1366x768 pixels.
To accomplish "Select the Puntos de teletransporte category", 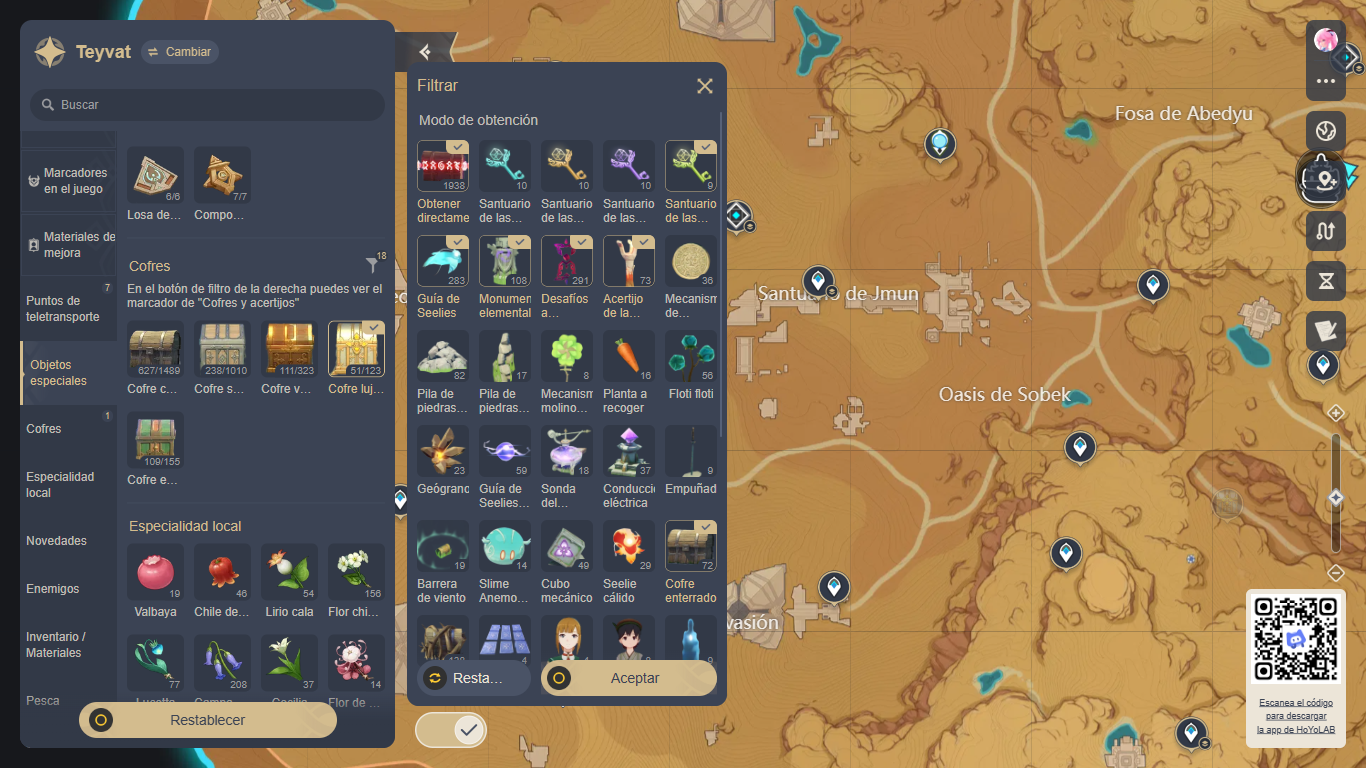I will pos(62,308).
